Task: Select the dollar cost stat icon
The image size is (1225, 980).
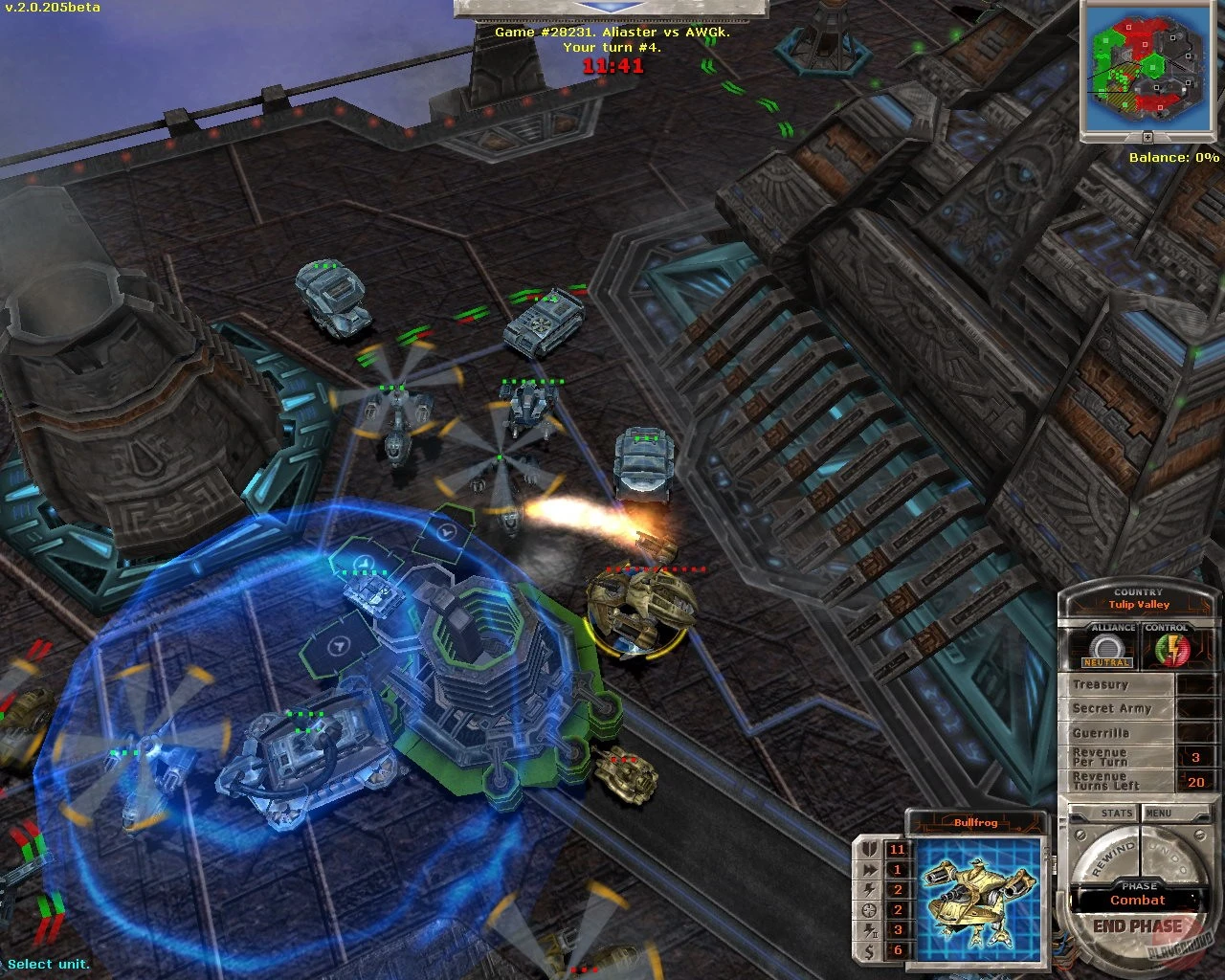Action: [870, 950]
